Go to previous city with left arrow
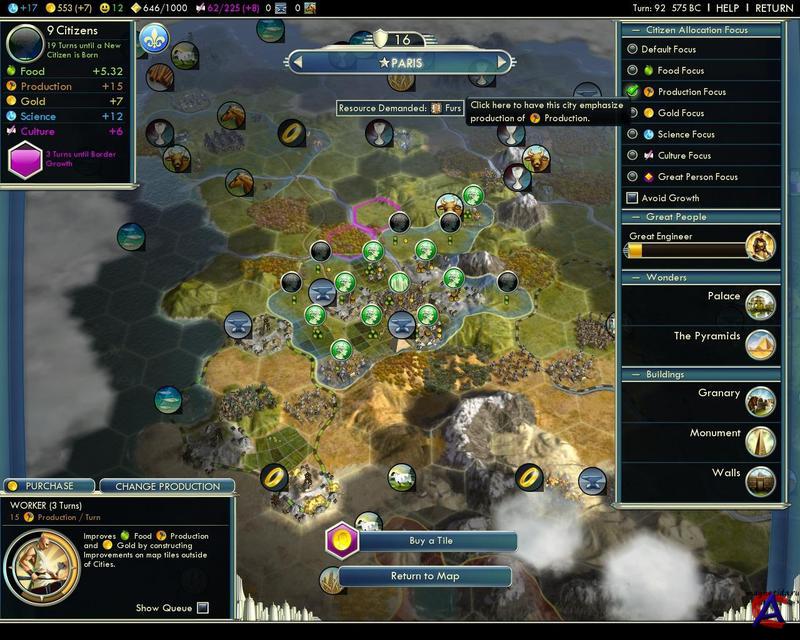 tap(297, 63)
